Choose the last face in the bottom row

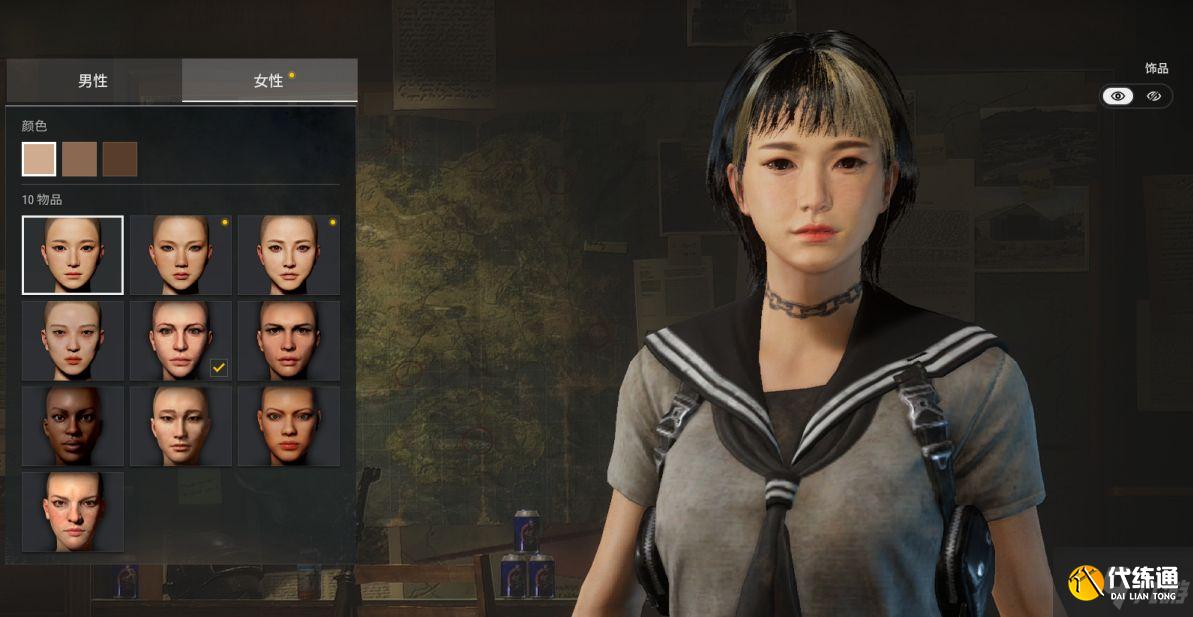click(x=73, y=512)
